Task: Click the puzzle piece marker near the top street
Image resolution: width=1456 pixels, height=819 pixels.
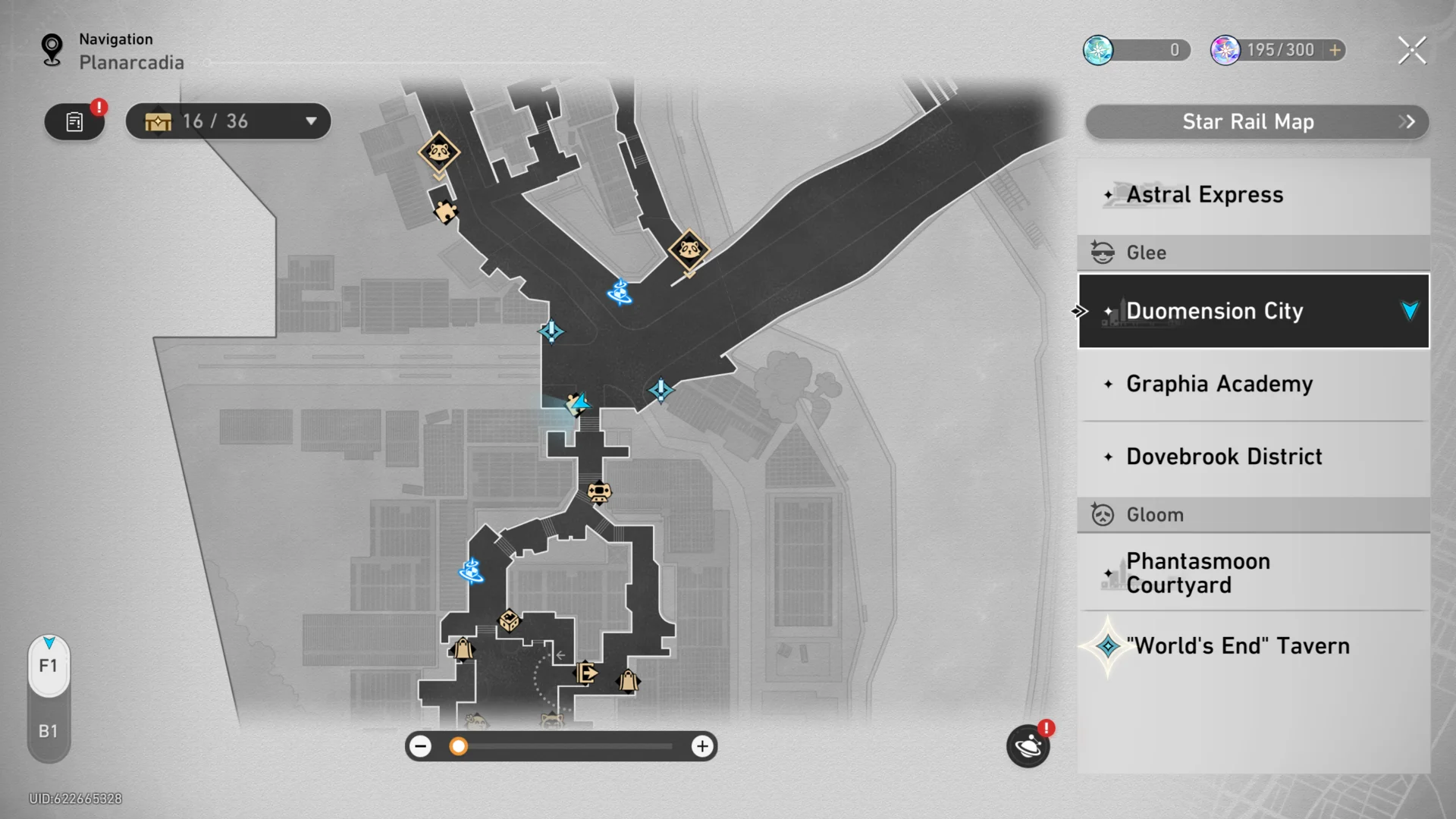Action: point(447,212)
